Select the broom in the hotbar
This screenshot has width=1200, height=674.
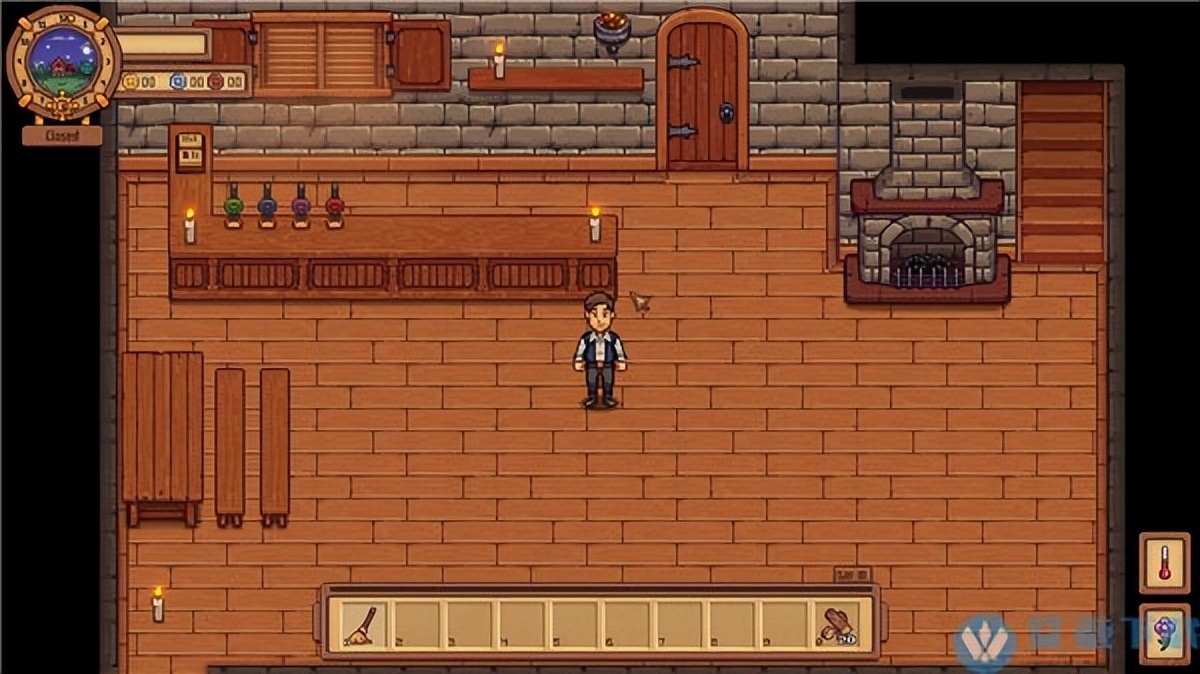pos(360,624)
